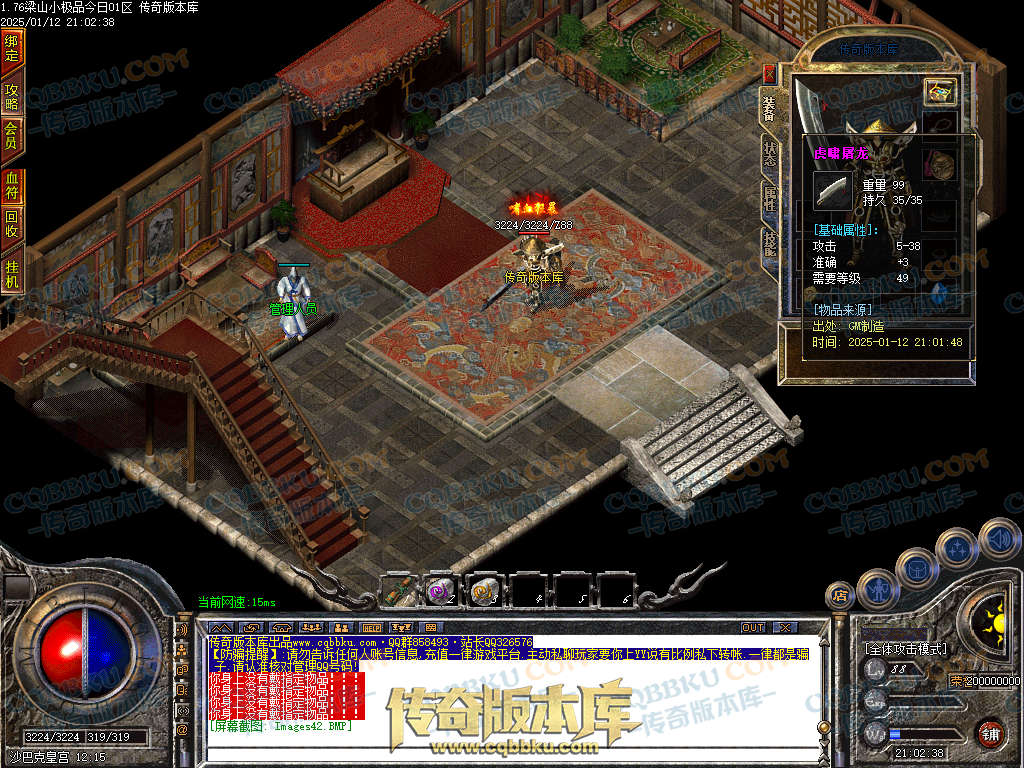Close the character equipment panel
The height and width of the screenshot is (768, 1024).
769,73
